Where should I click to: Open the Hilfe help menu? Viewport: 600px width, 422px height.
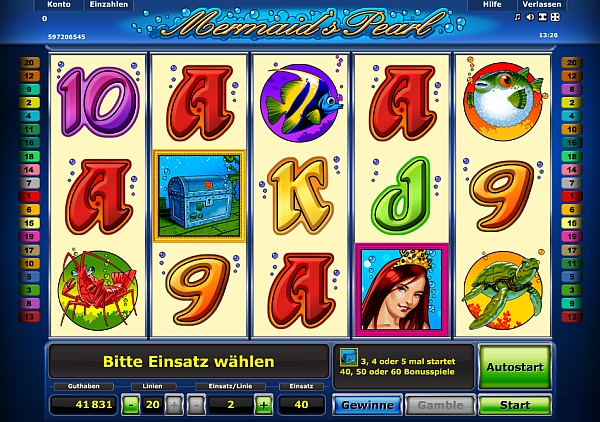pyautogui.click(x=491, y=5)
